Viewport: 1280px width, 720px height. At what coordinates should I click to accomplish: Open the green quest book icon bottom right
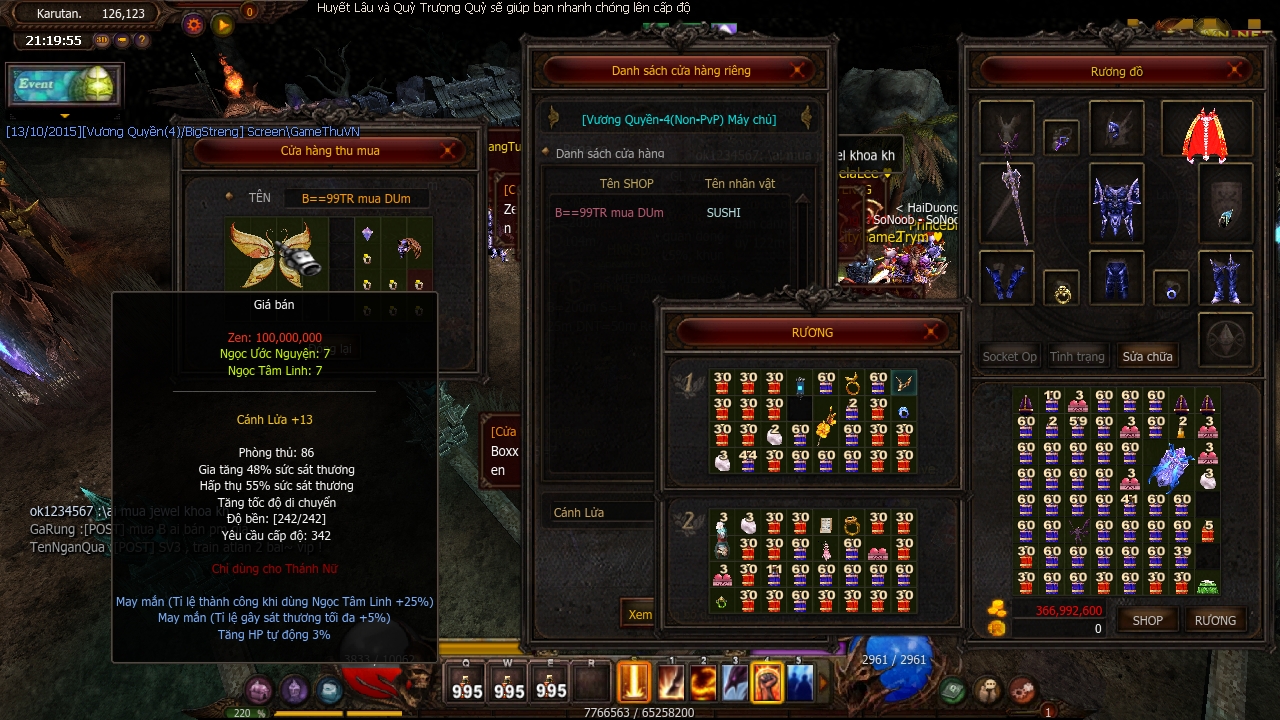[952, 688]
